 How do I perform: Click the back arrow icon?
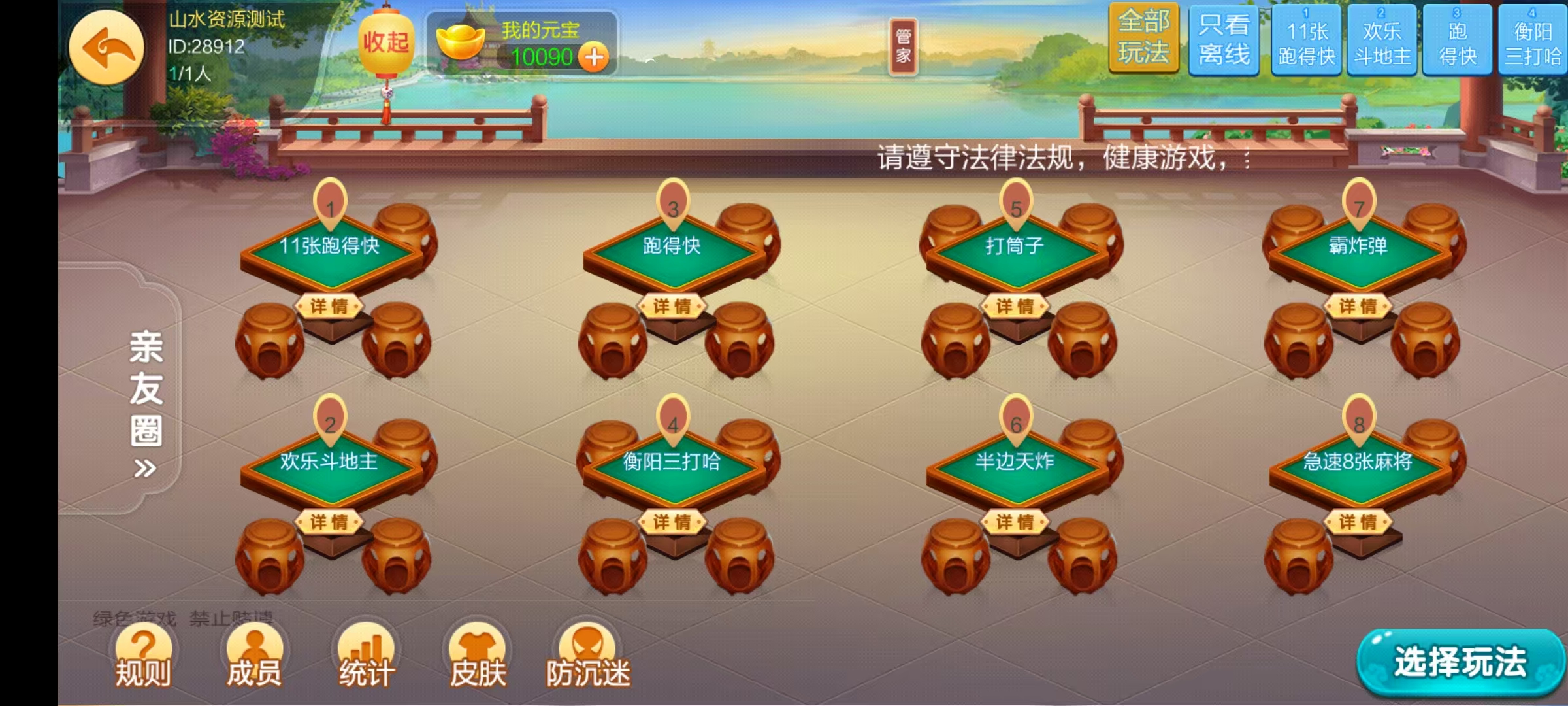coord(108,49)
